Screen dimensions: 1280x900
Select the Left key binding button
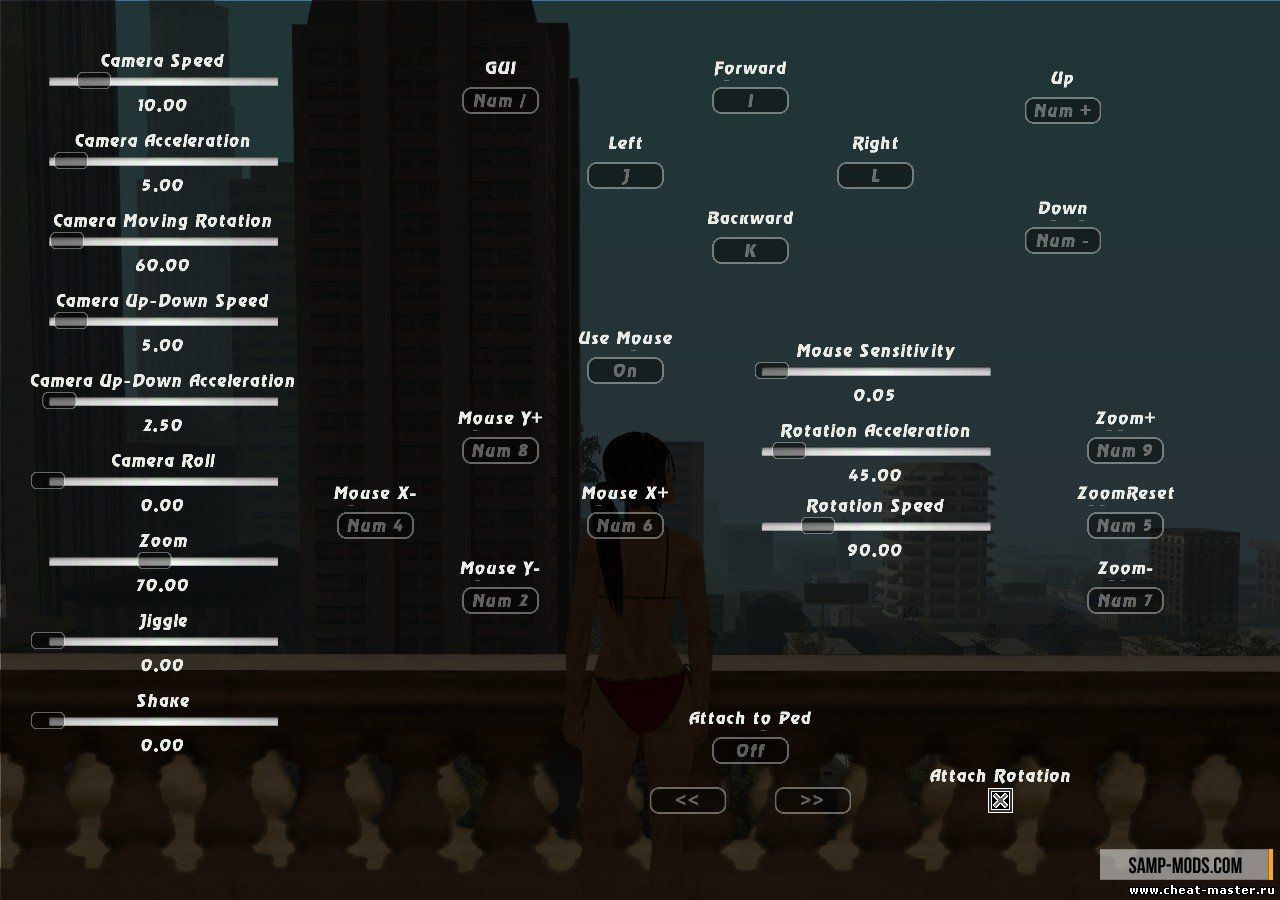pyautogui.click(x=625, y=176)
